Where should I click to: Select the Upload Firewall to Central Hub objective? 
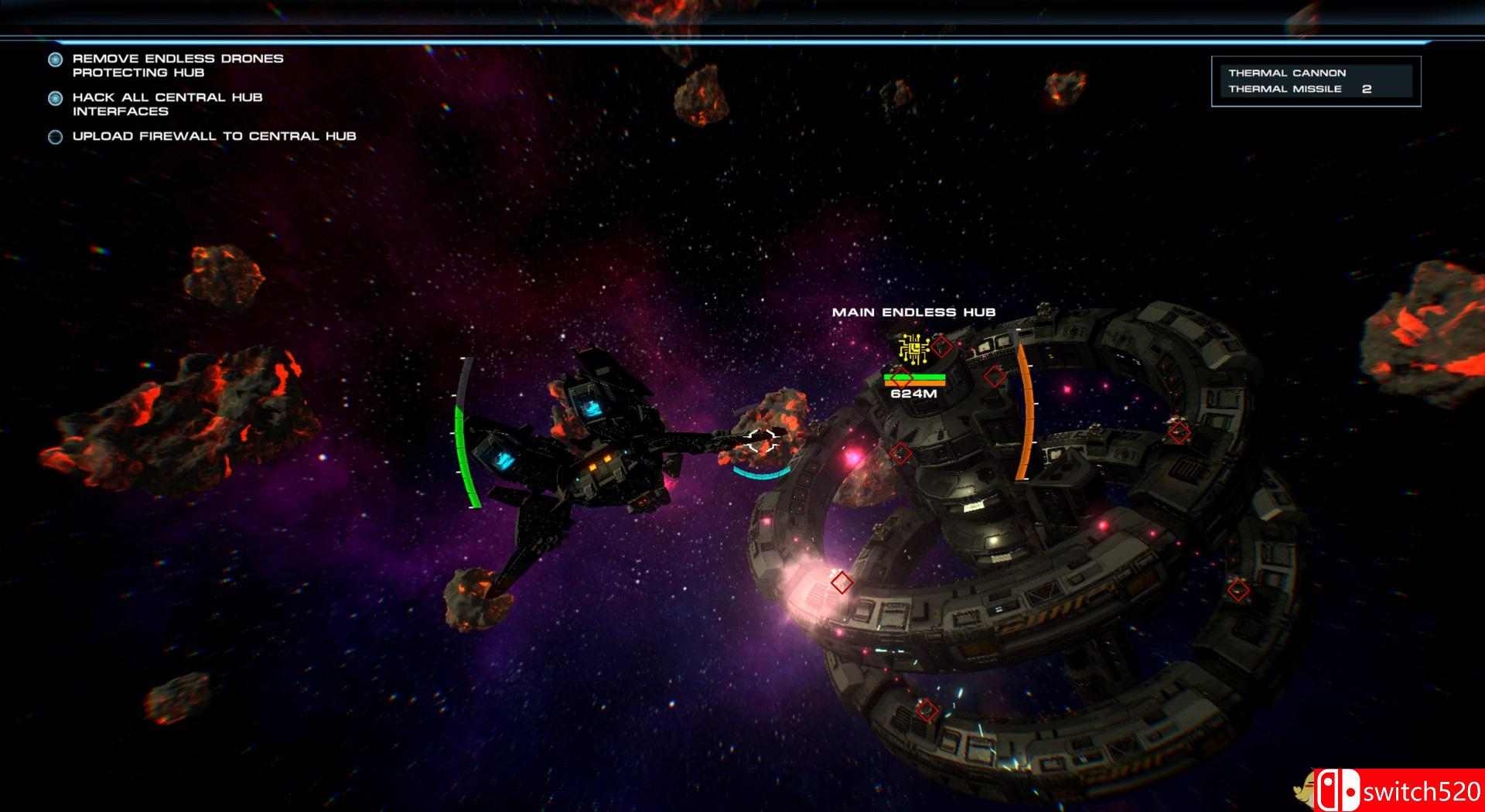point(213,136)
